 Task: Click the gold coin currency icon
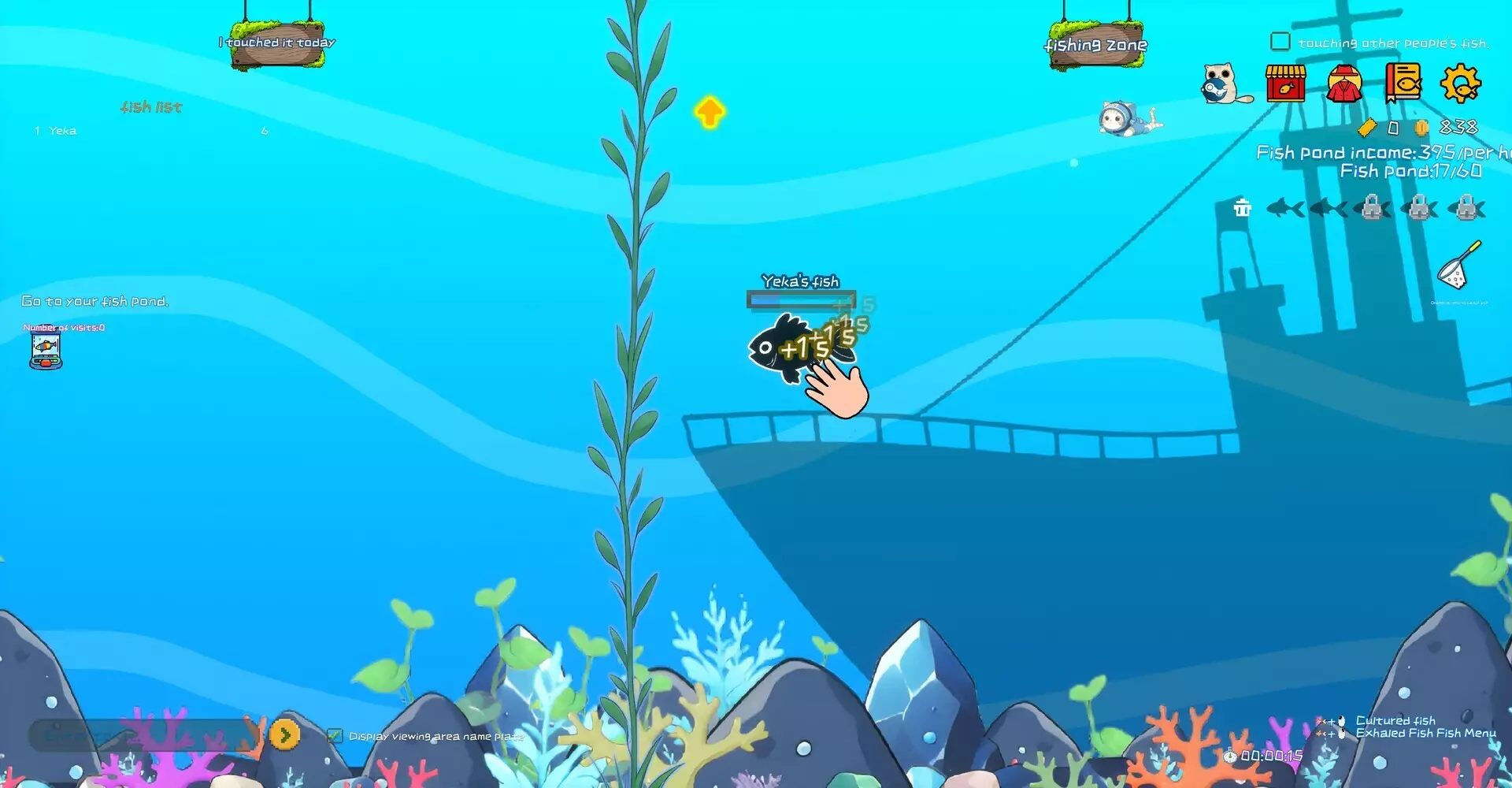click(1422, 126)
